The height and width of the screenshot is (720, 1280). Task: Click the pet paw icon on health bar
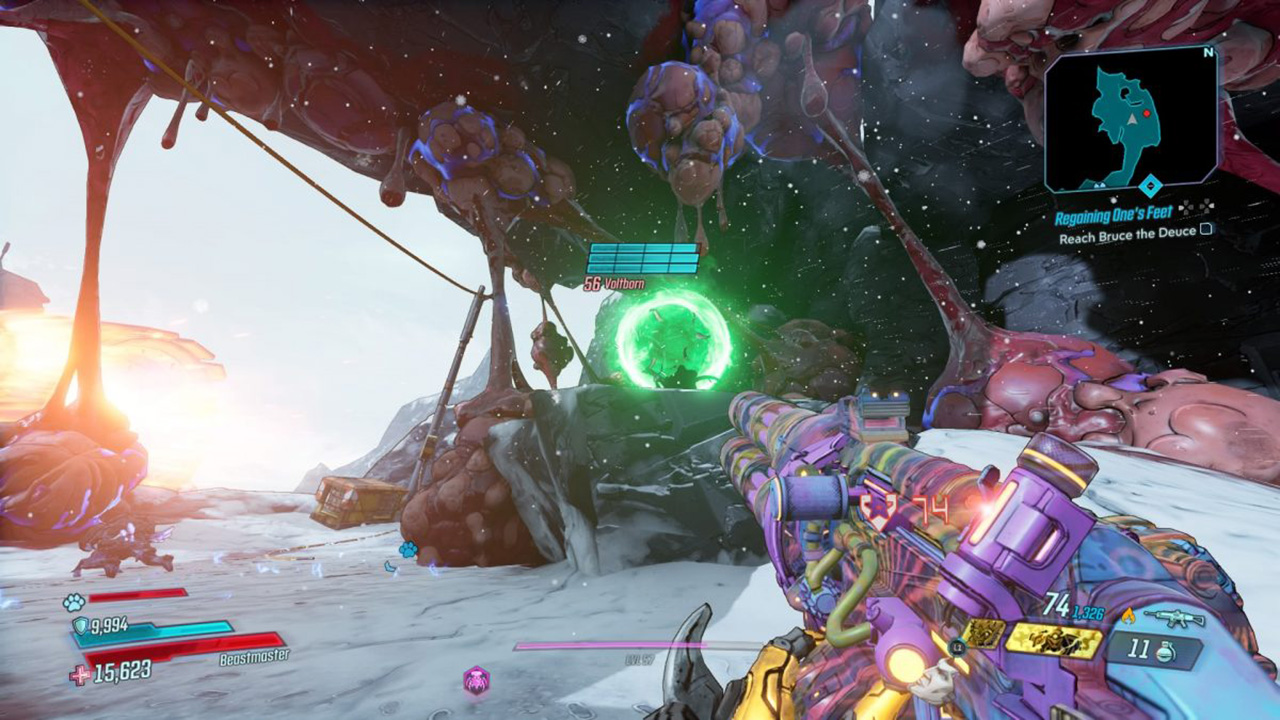pyautogui.click(x=73, y=601)
